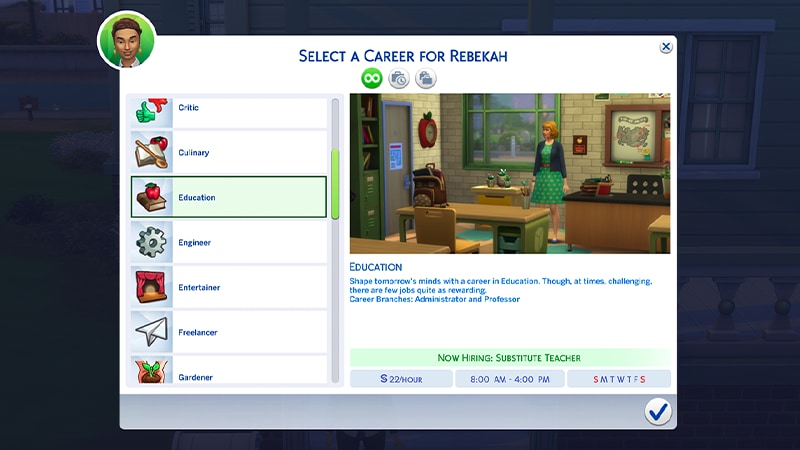The width and height of the screenshot is (800, 450).
Task: Filter careers by the double-briefcase icon
Action: pos(426,78)
